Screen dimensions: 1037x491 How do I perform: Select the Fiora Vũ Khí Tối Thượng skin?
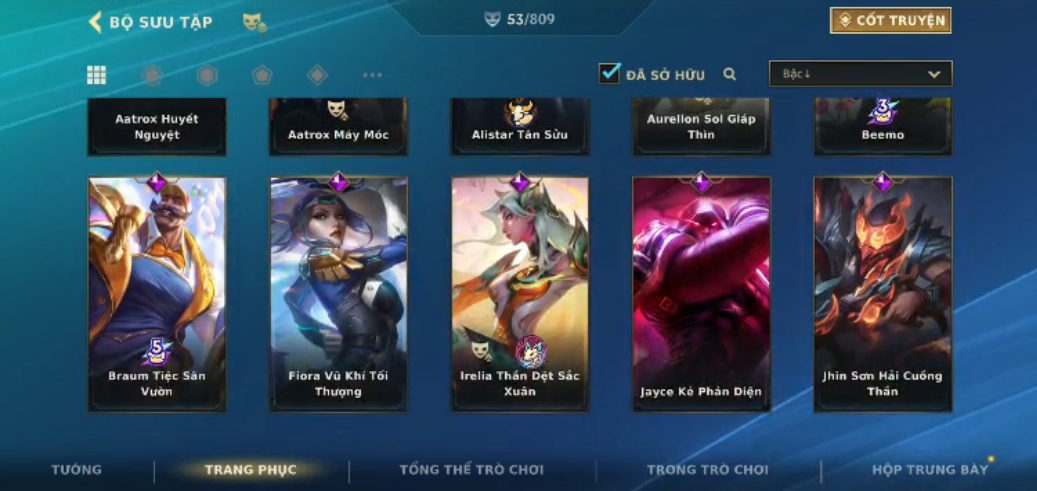(338, 294)
